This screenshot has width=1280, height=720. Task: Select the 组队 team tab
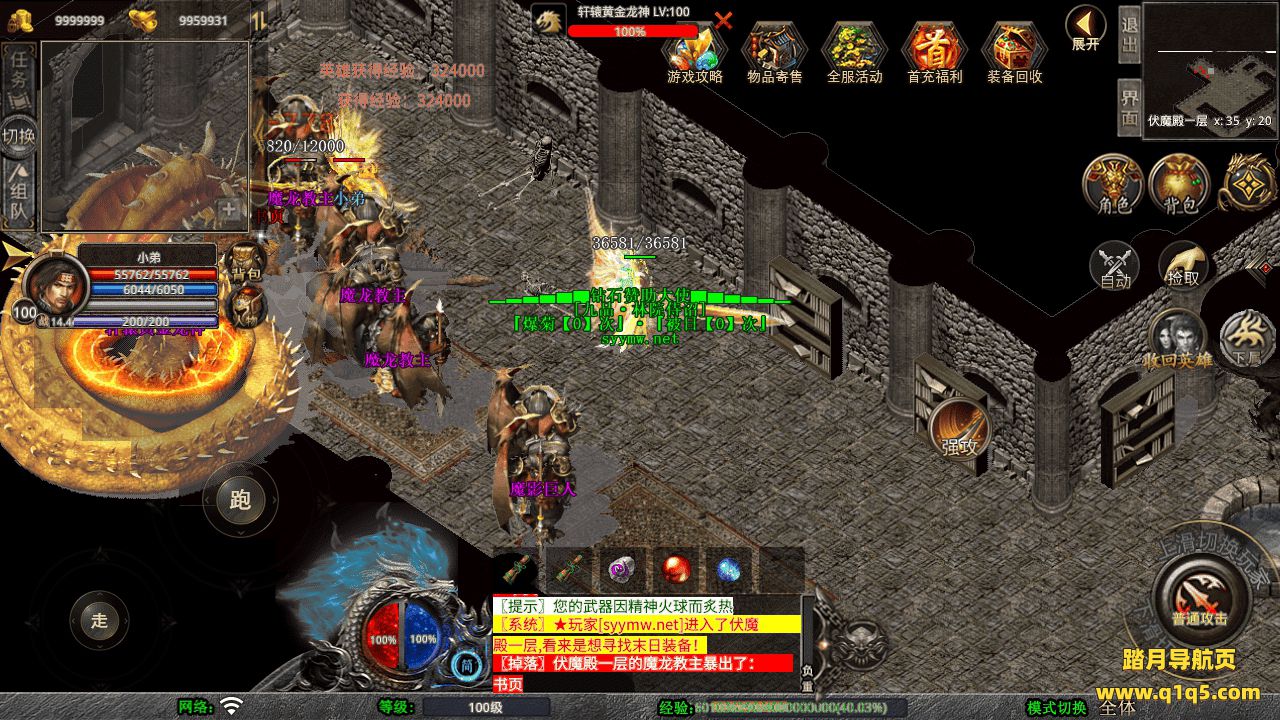[19, 195]
